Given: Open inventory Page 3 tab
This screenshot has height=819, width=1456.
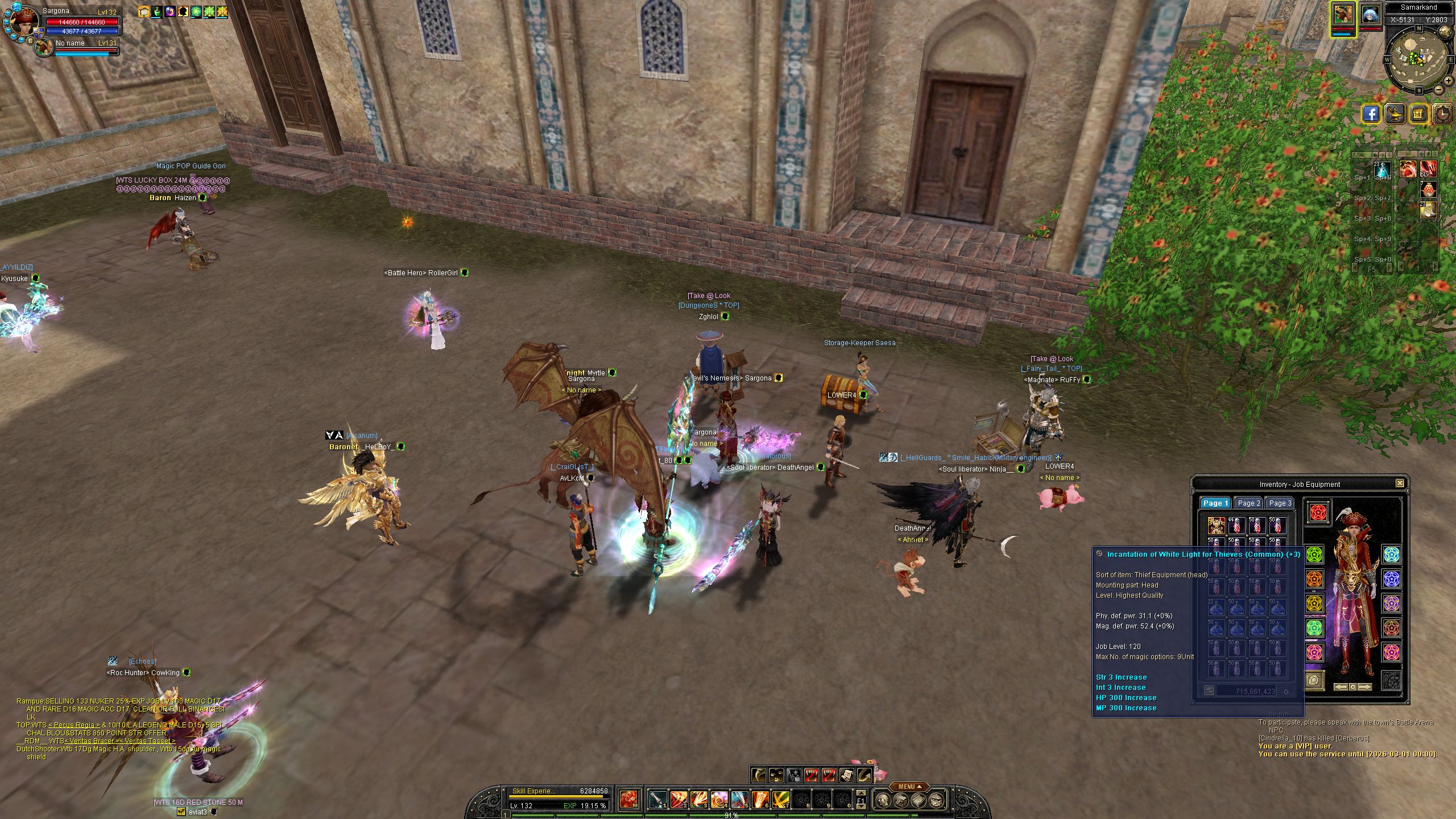Looking at the screenshot, I should click(1280, 503).
